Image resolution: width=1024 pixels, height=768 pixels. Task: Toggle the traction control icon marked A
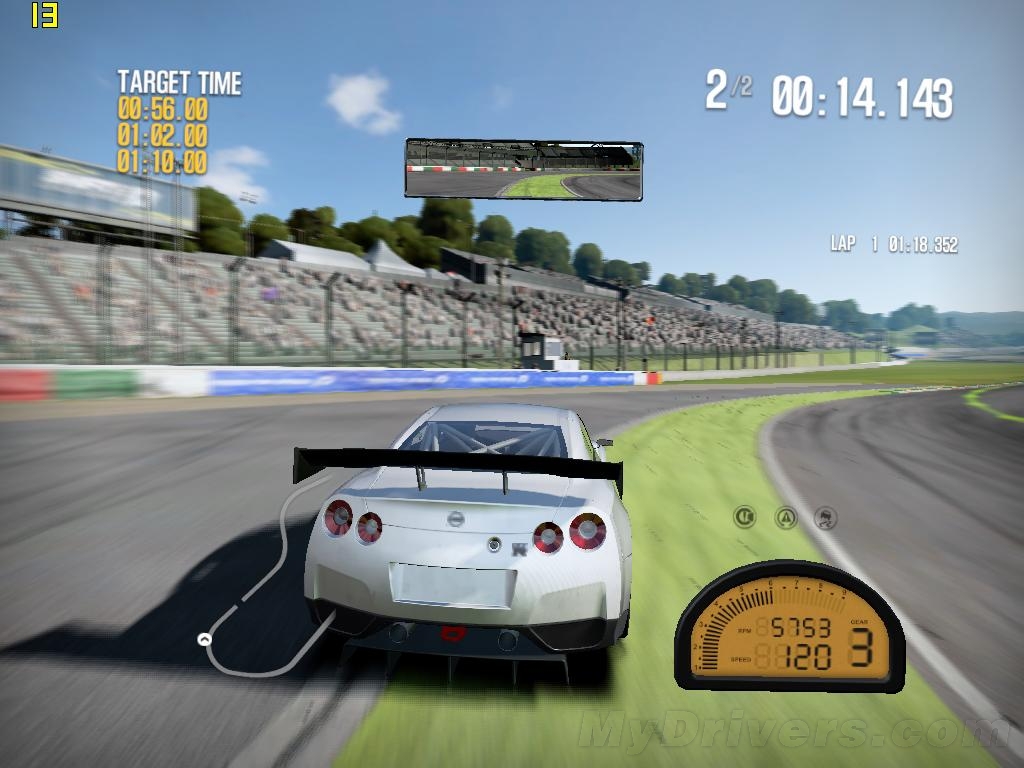click(x=787, y=517)
